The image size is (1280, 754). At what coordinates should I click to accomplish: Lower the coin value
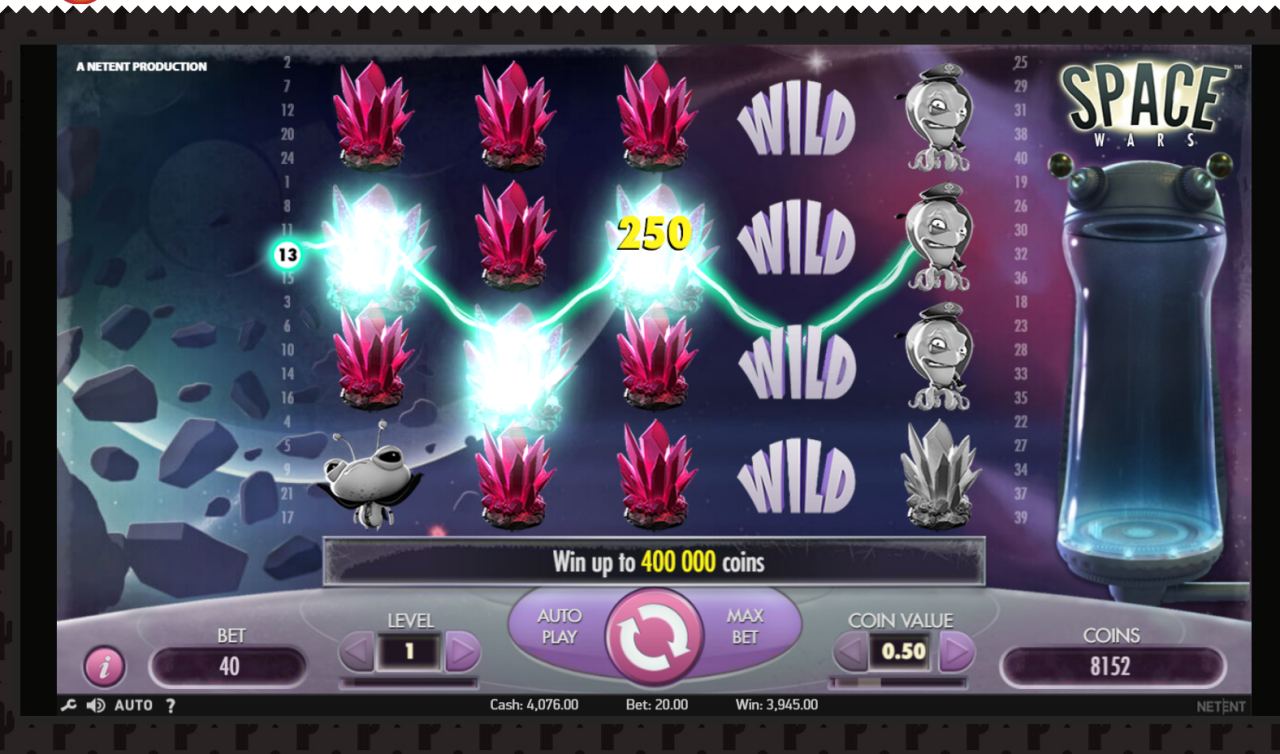[850, 653]
